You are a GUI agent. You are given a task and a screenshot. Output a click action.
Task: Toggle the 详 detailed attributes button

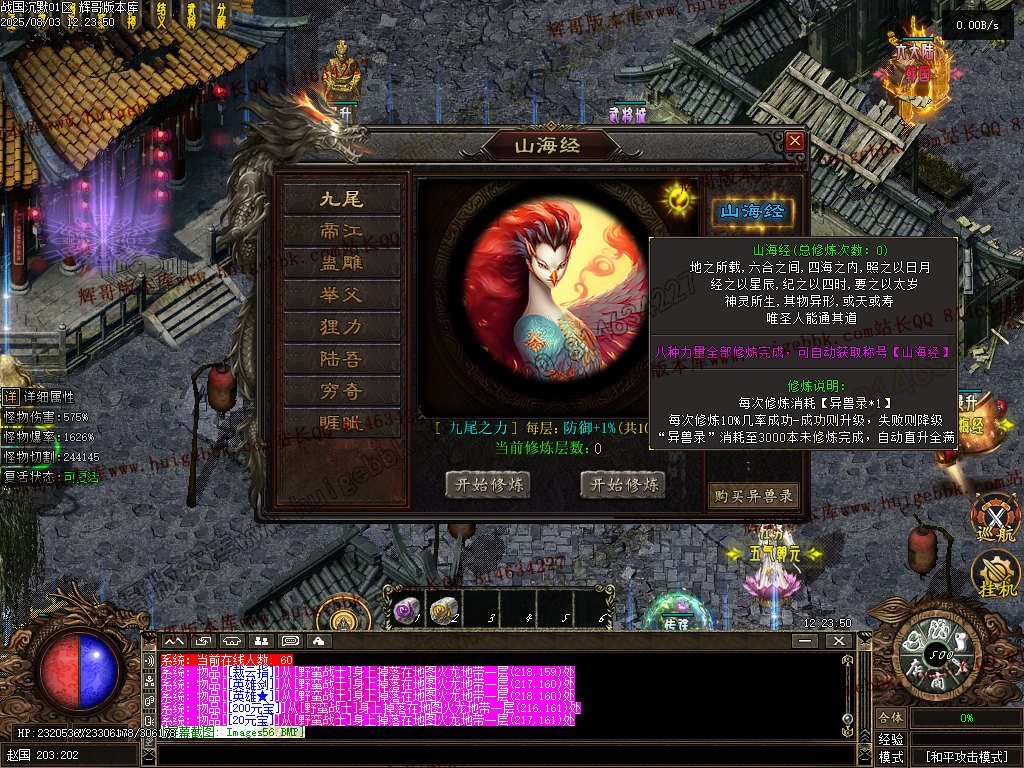tap(10, 396)
